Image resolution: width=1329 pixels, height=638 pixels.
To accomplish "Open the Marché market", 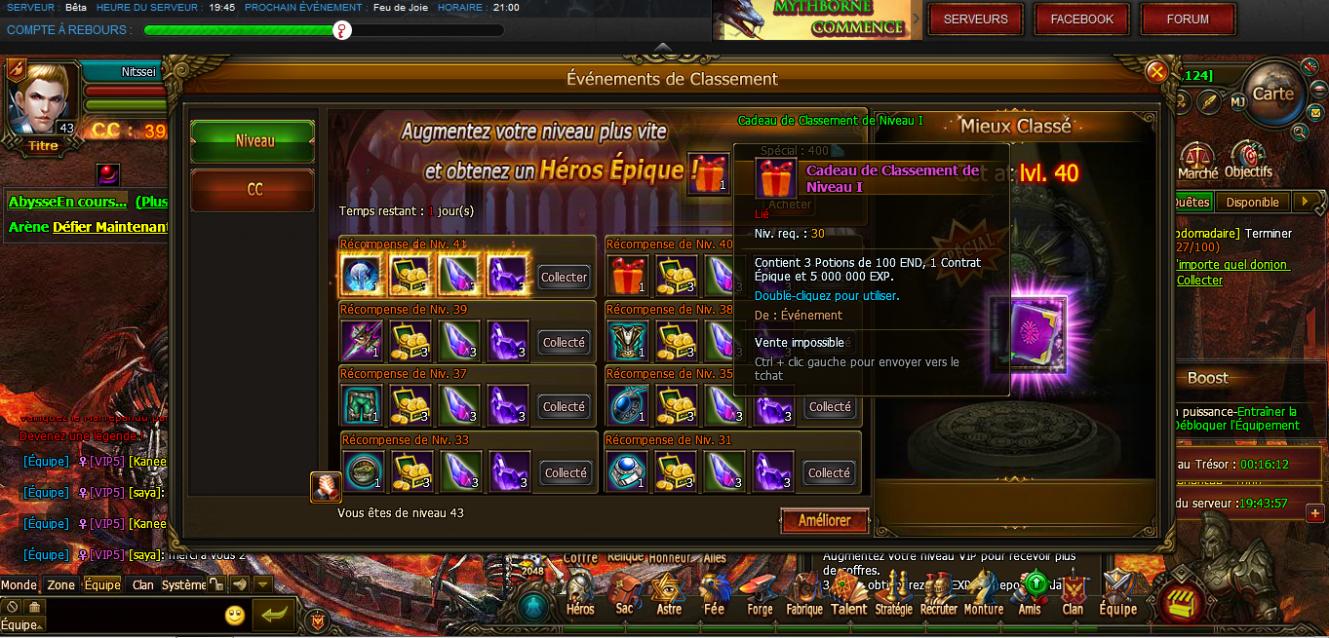I will click(x=1197, y=161).
